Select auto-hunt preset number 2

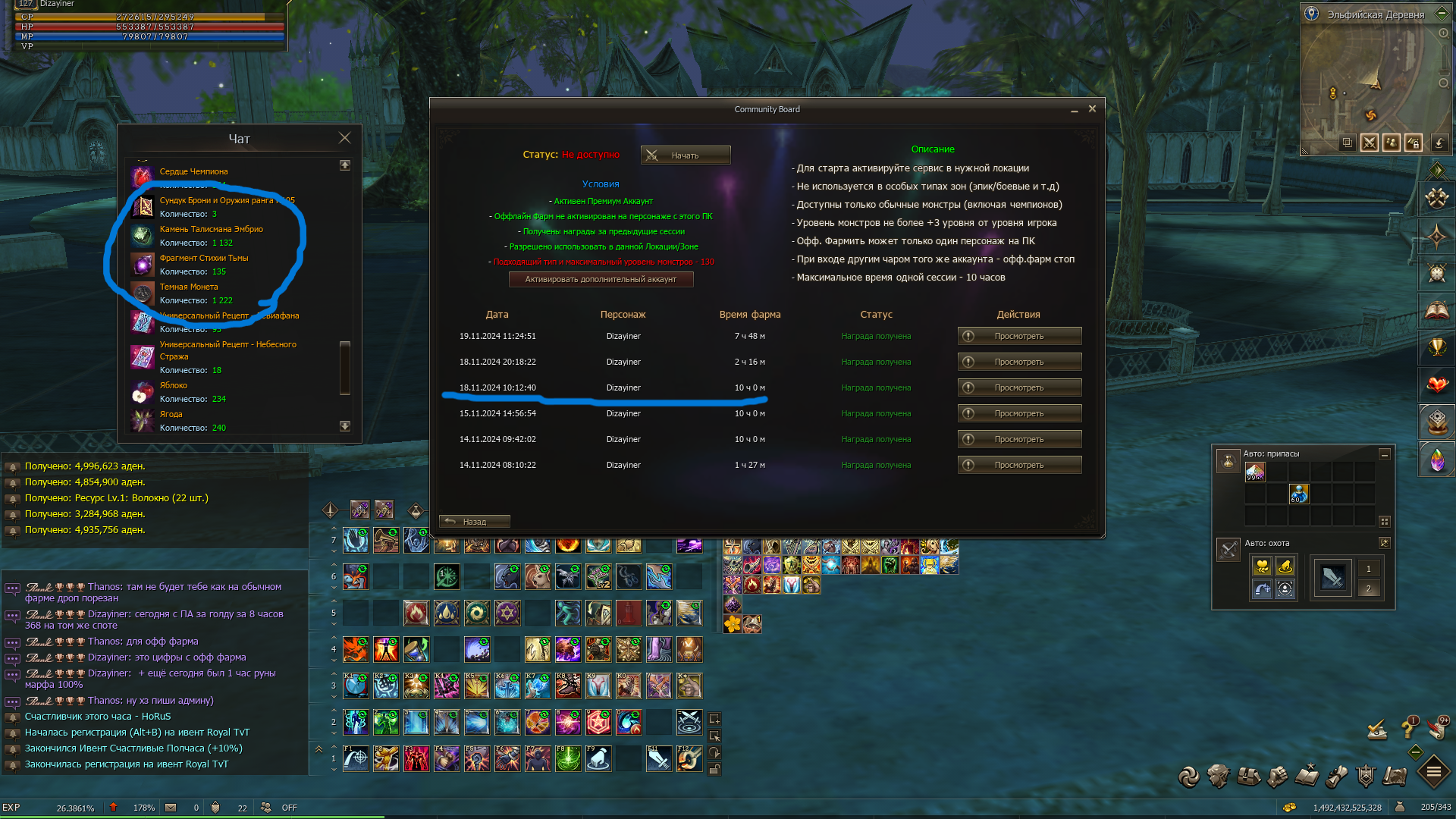(1368, 588)
